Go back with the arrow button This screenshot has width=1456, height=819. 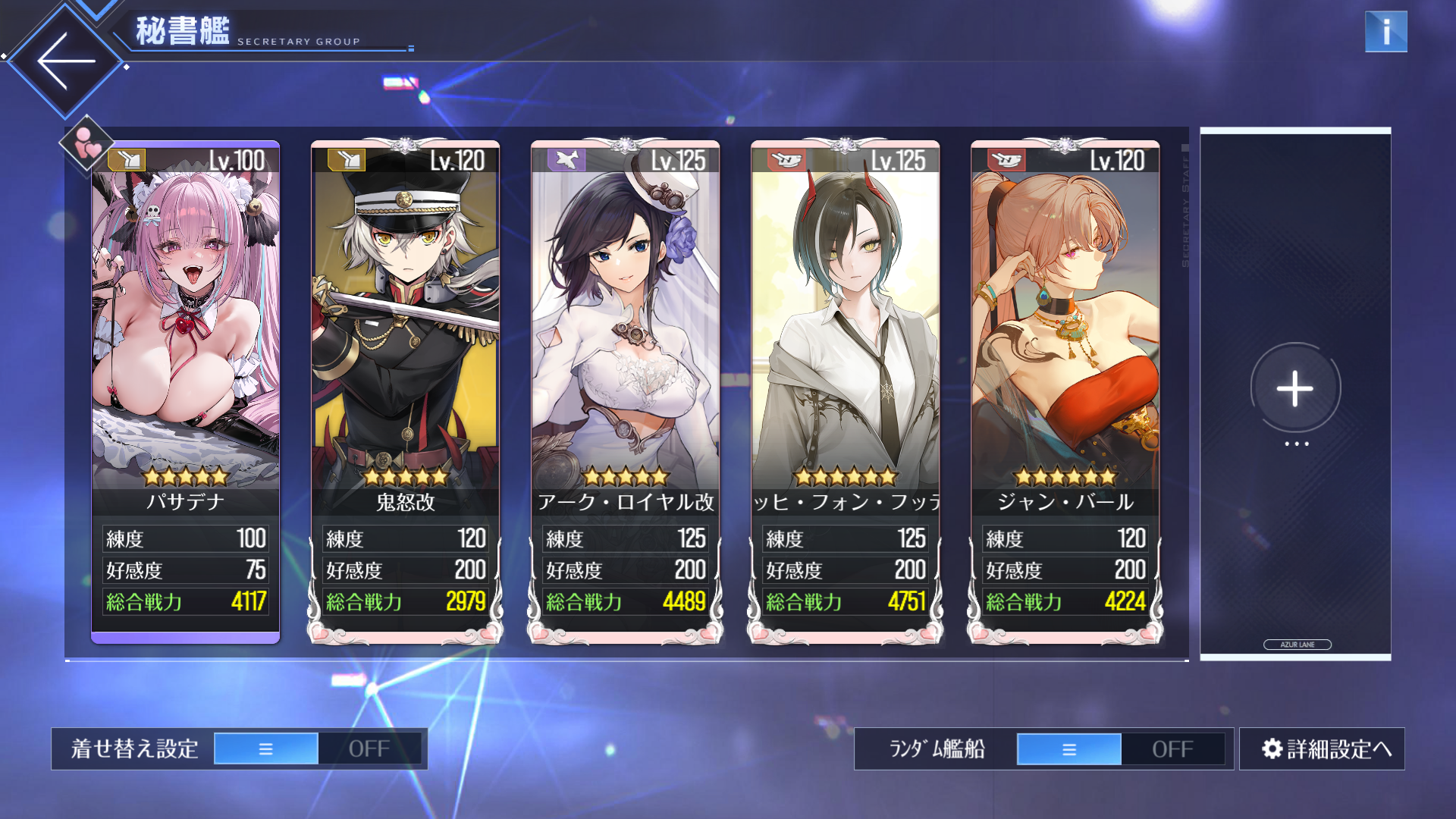(x=66, y=61)
